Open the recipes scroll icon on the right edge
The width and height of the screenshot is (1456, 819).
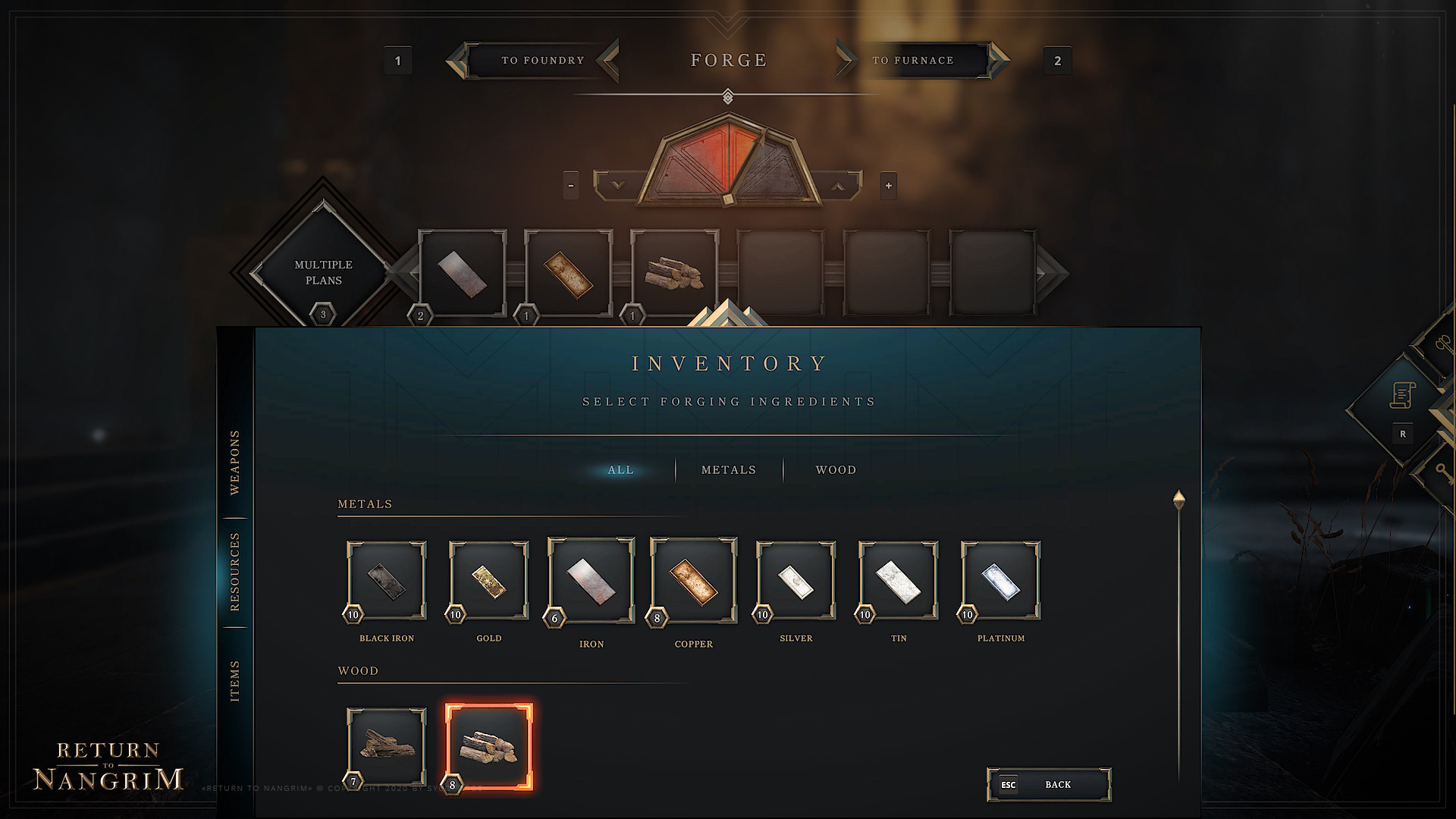1402,394
